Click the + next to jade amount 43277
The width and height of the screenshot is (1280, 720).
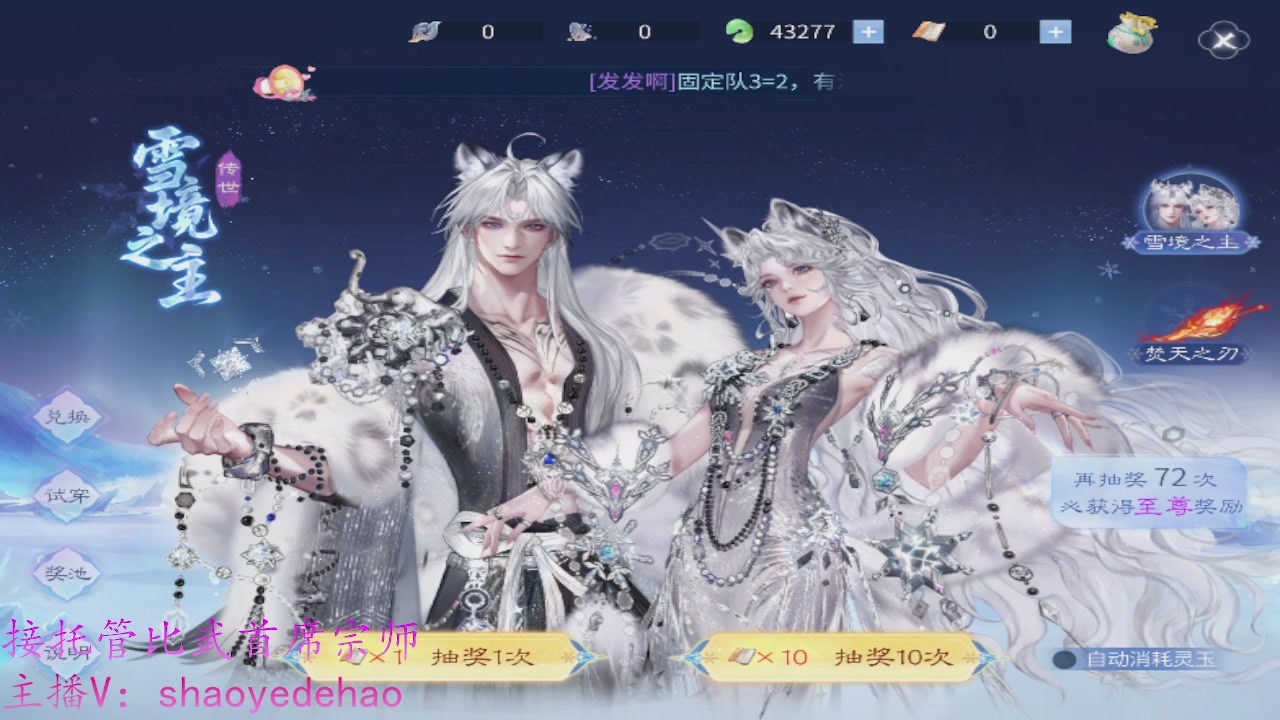click(x=867, y=31)
